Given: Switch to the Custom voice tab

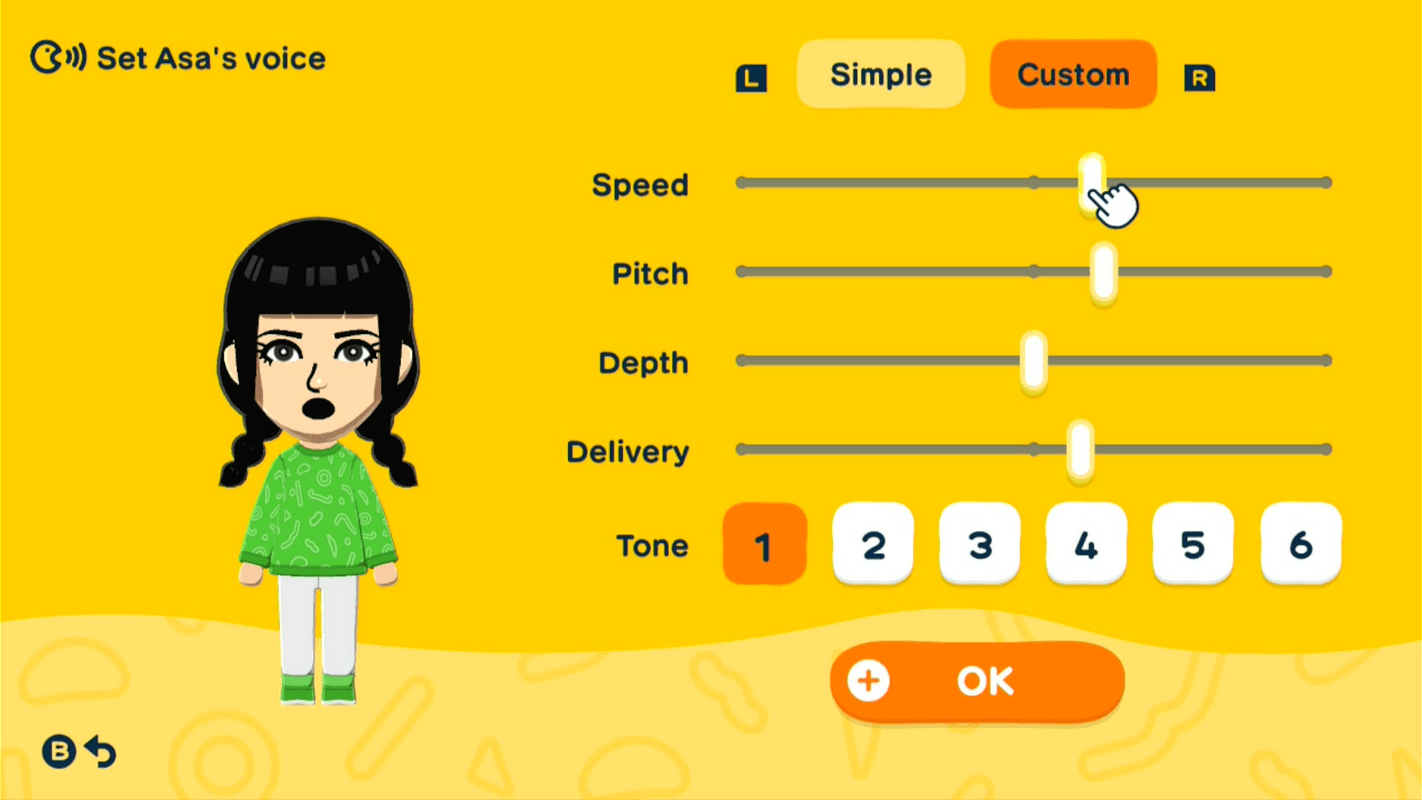Looking at the screenshot, I should point(1073,74).
